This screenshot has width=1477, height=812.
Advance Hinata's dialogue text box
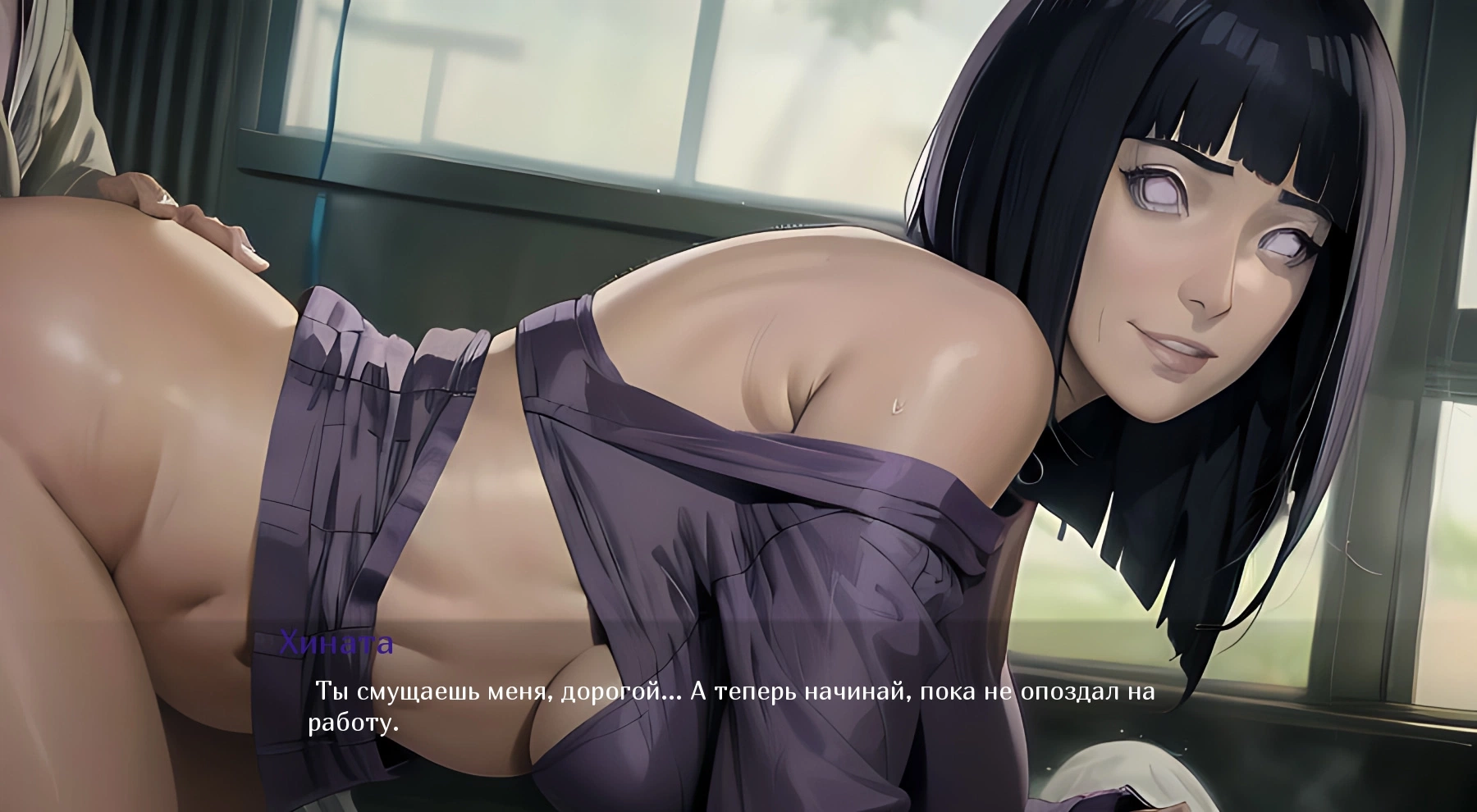coord(730,706)
